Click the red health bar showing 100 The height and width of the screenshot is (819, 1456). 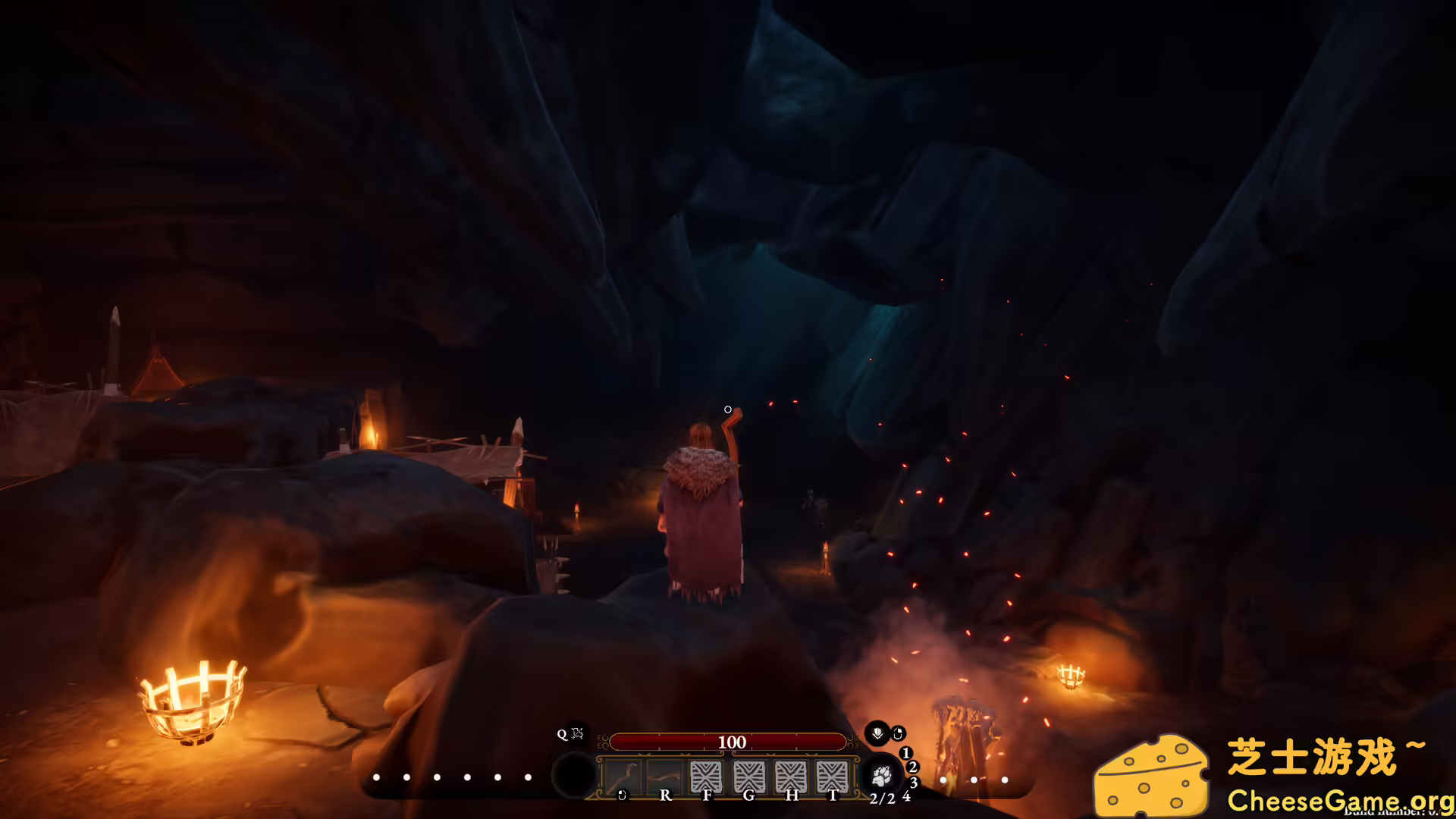730,742
